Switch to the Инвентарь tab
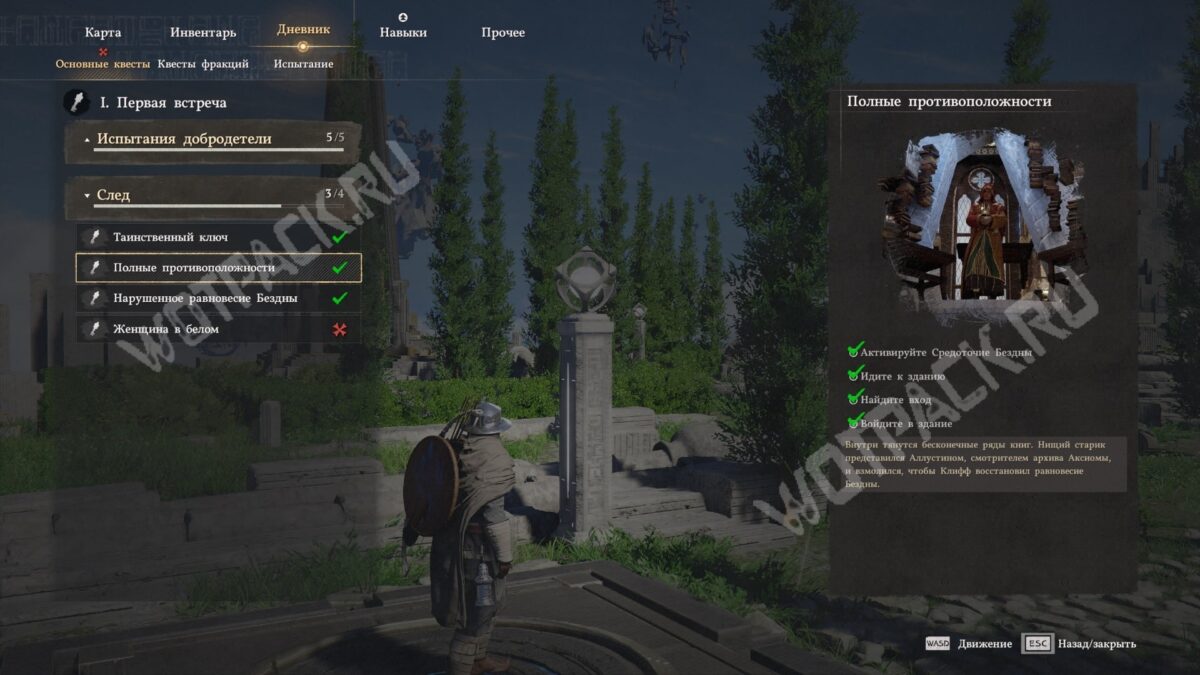This screenshot has height=675, width=1200. [203, 32]
